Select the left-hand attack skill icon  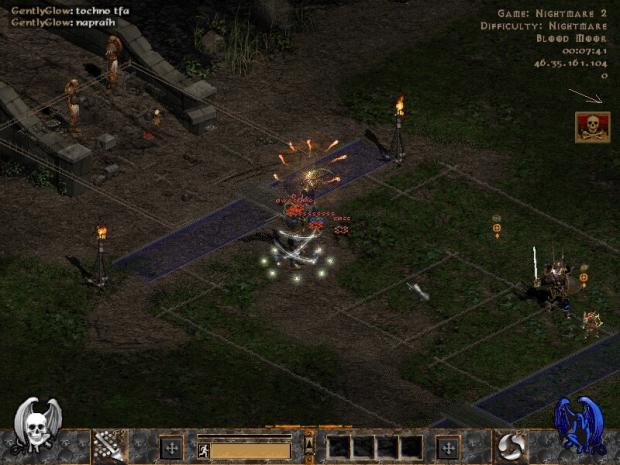[109, 445]
